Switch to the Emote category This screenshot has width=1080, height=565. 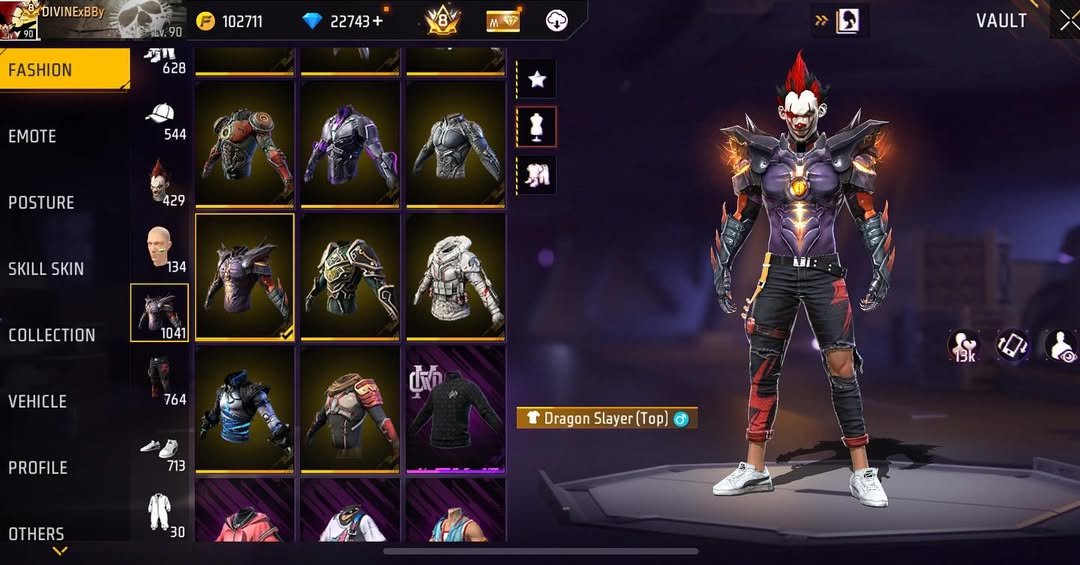coord(33,136)
